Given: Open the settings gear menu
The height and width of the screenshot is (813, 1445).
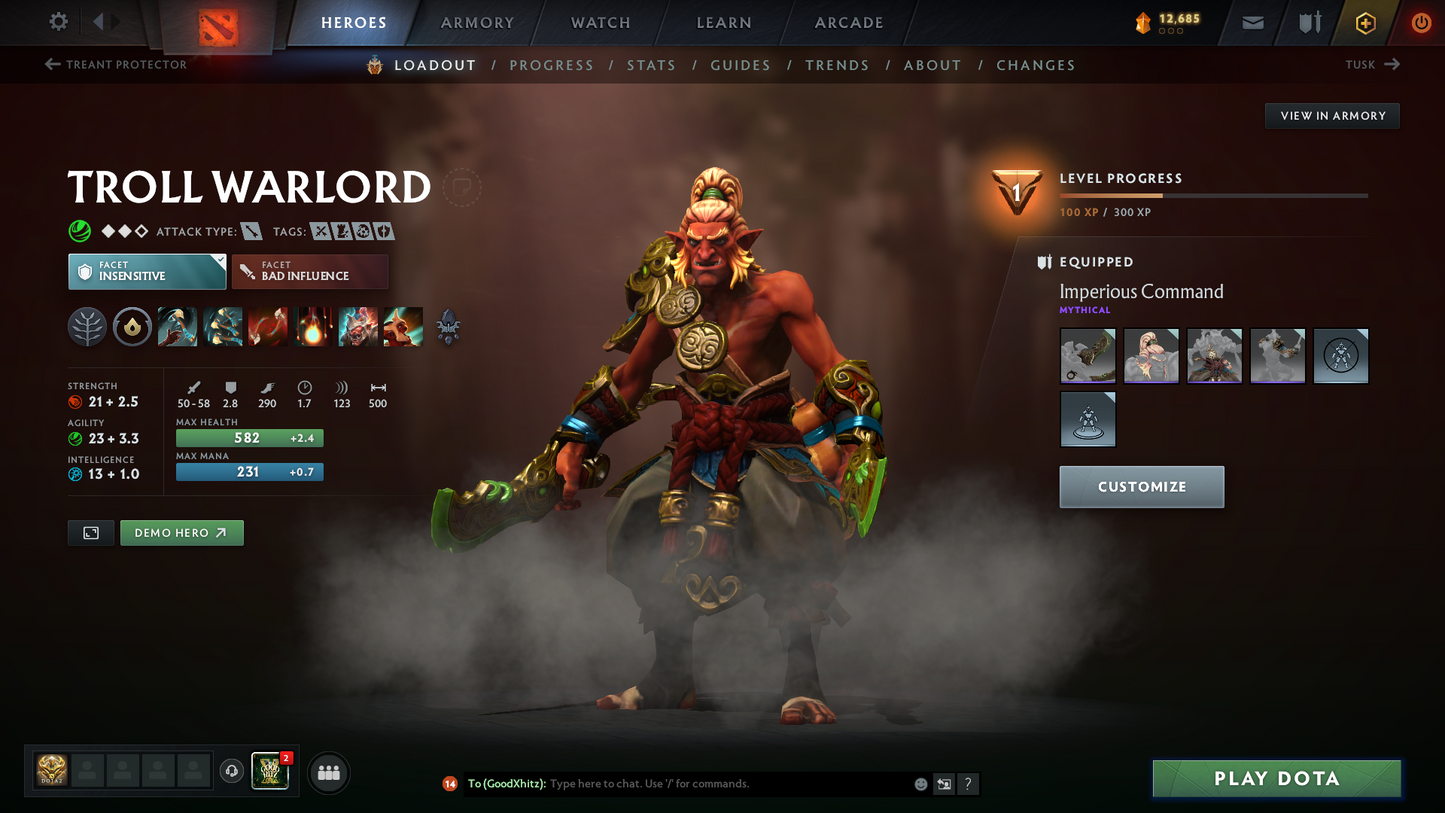Looking at the screenshot, I should click(58, 21).
